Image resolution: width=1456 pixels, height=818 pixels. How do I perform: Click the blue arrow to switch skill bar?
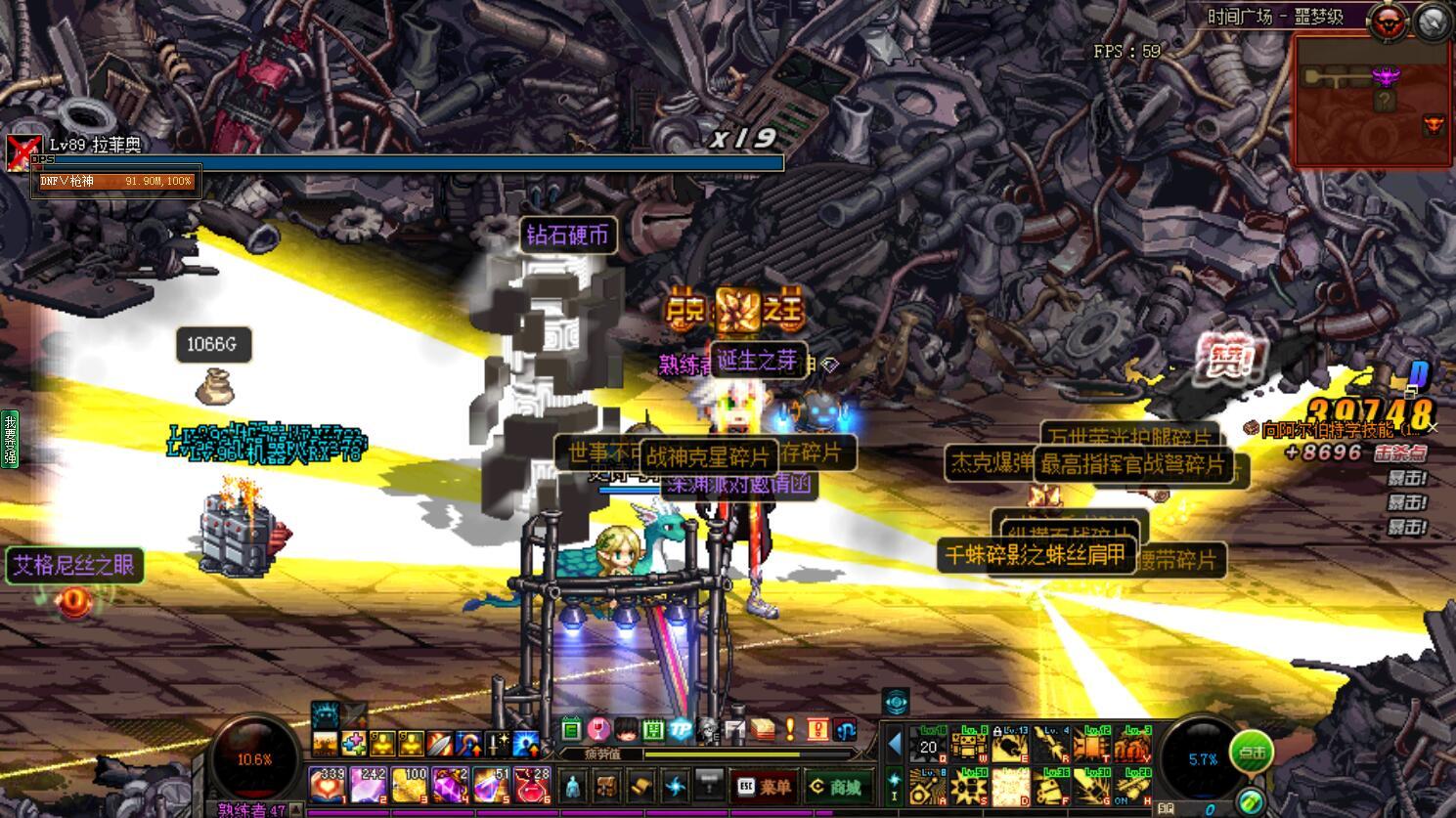[x=894, y=744]
